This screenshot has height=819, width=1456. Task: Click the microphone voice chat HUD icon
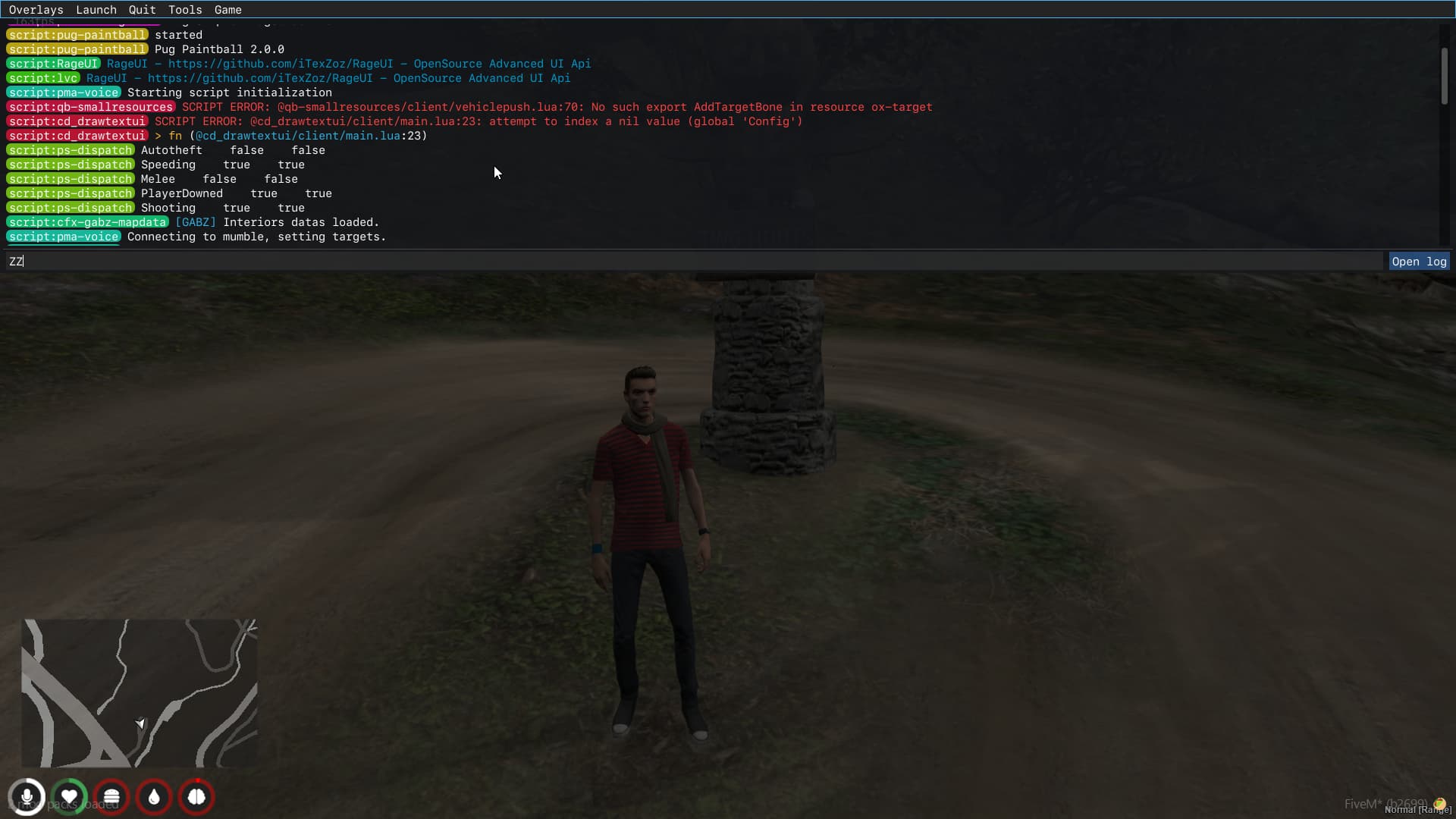(27, 797)
